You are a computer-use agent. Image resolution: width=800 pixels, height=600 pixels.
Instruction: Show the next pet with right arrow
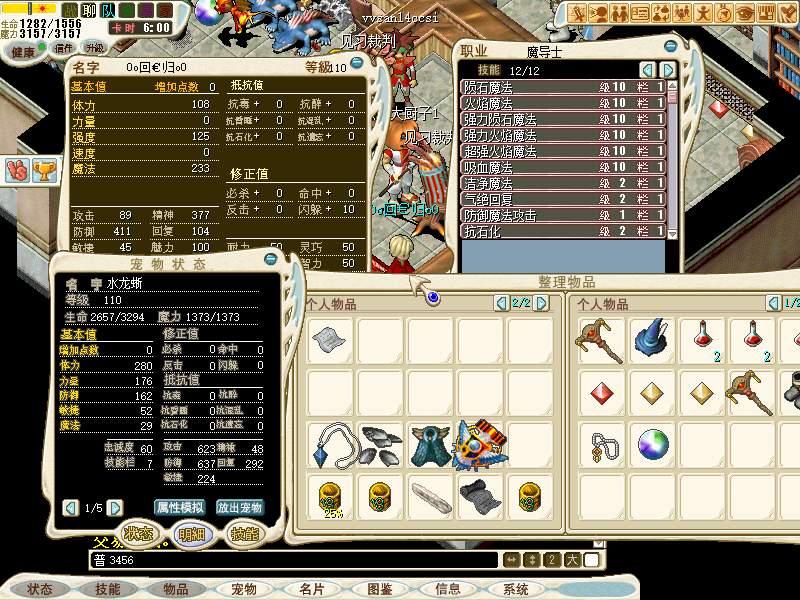tap(116, 507)
